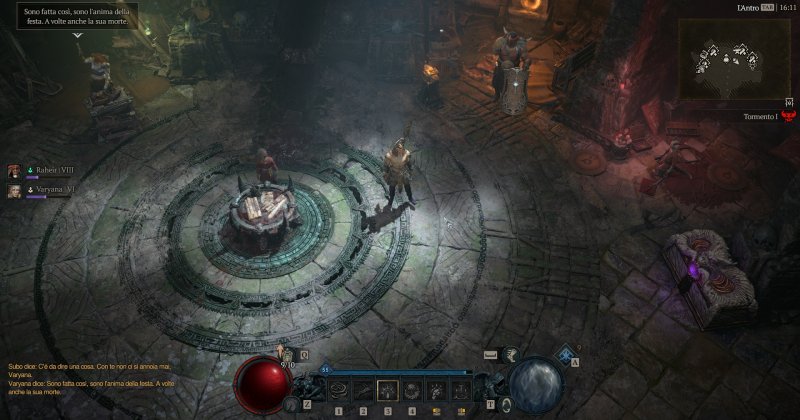This screenshot has width=800, height=420.
Task: Click the round icon left of the skill bar
Action: 292,402
